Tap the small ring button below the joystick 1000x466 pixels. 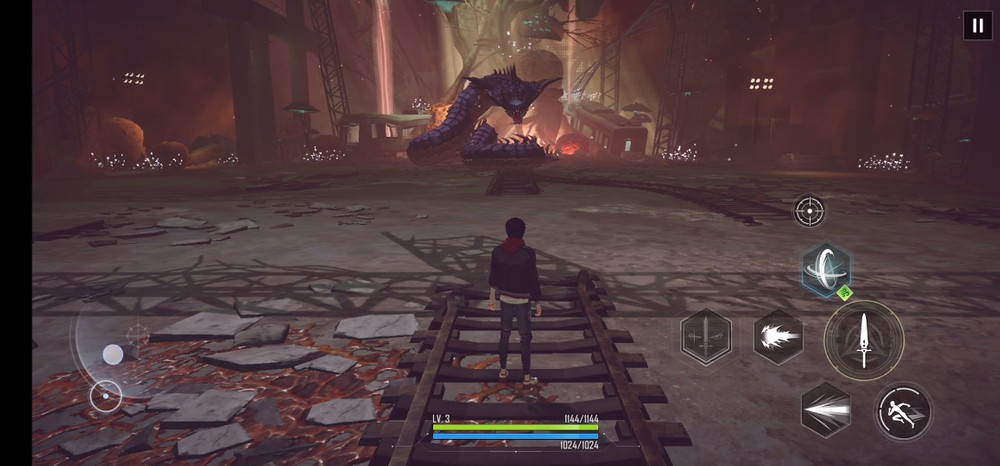pyautogui.click(x=105, y=396)
